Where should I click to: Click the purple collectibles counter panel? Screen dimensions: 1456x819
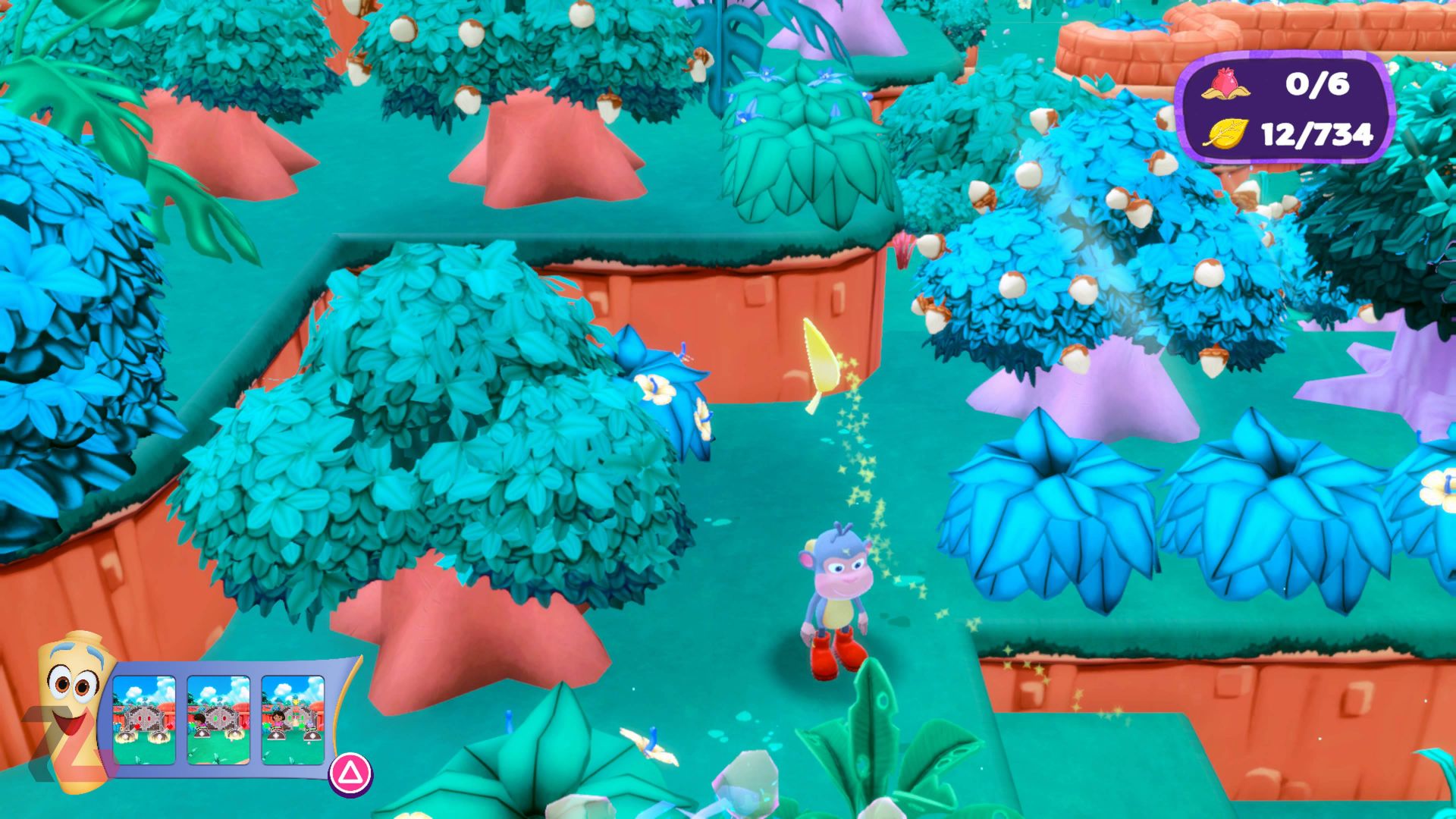tap(1289, 110)
